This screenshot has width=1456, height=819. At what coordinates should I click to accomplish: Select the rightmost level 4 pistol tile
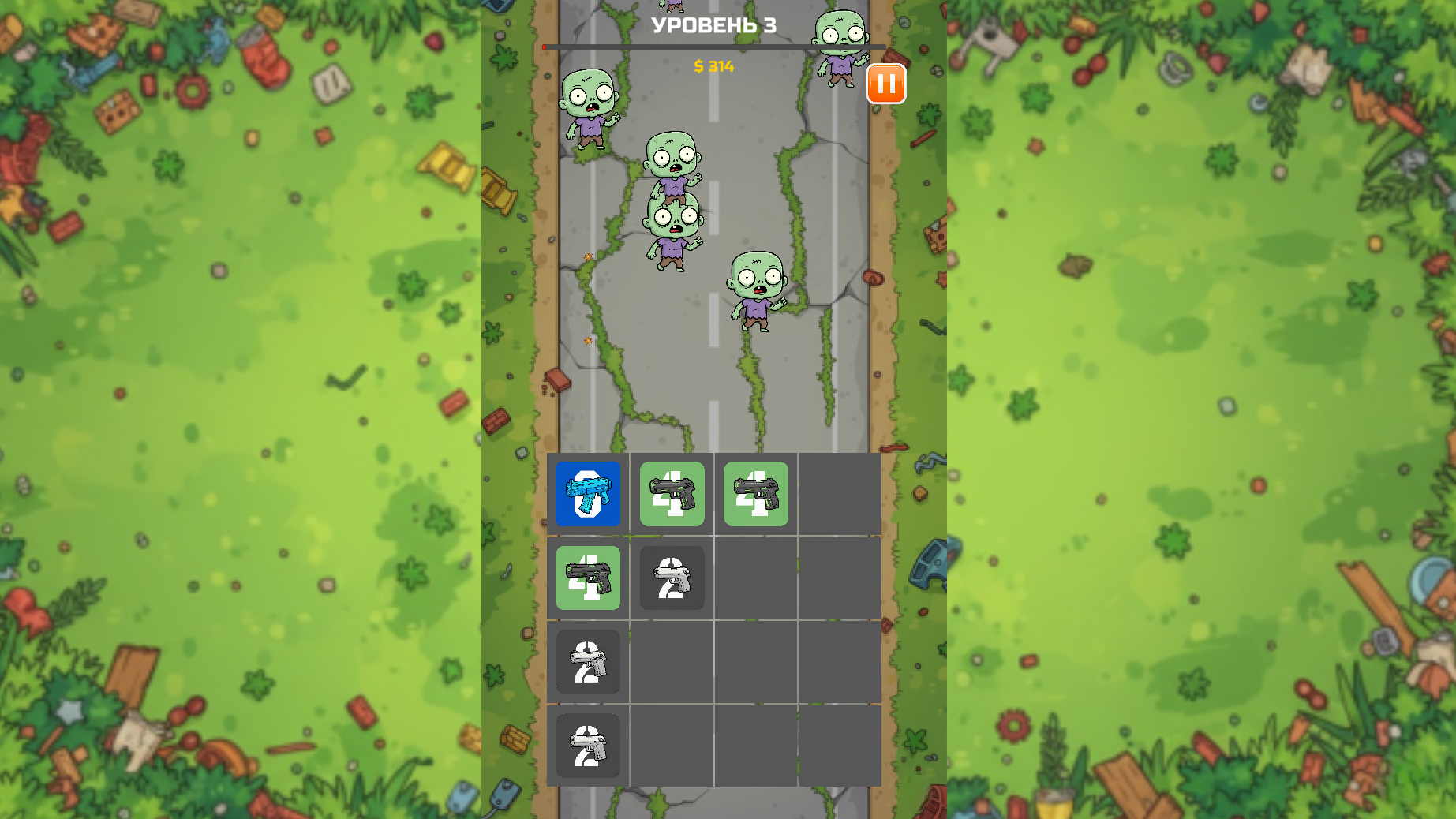756,495
